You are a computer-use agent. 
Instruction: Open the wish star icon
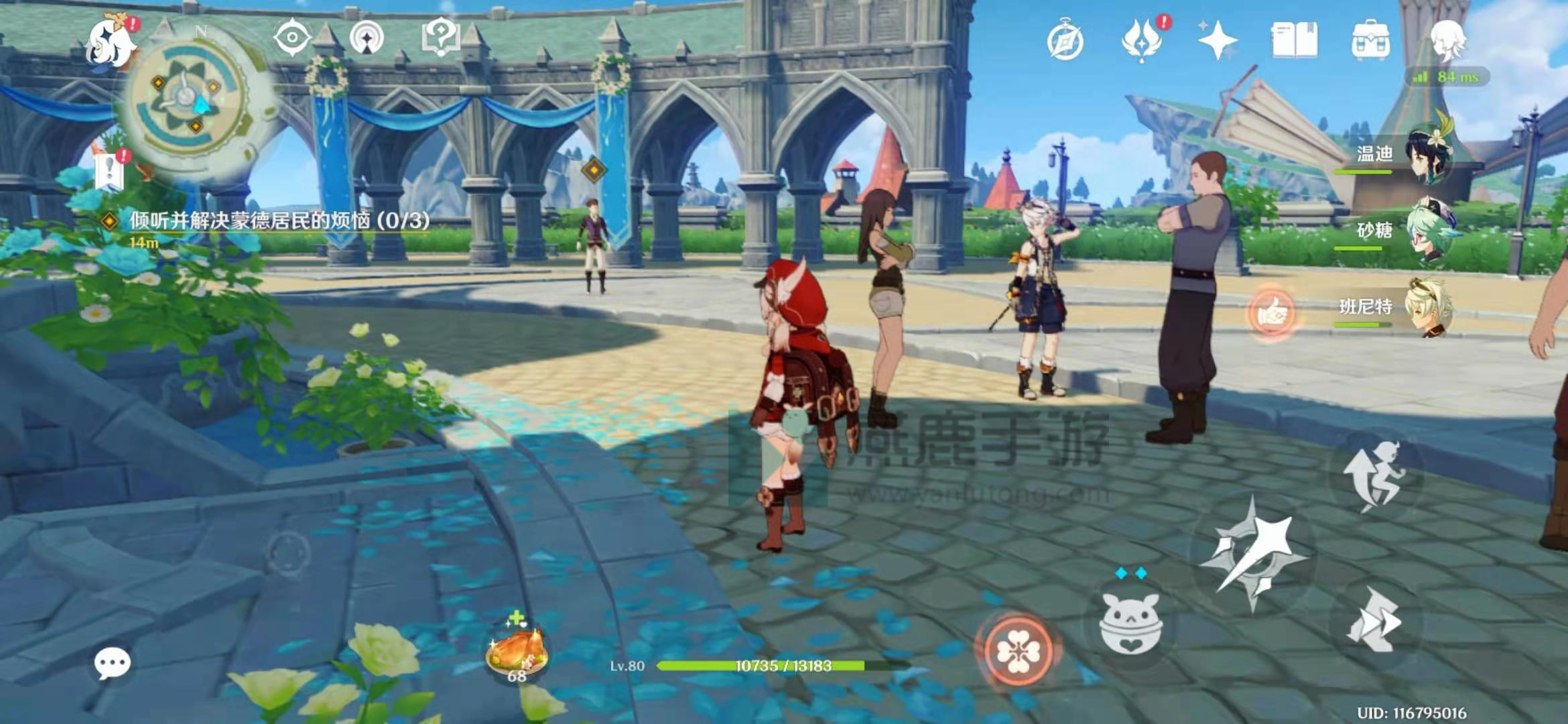[x=1218, y=40]
